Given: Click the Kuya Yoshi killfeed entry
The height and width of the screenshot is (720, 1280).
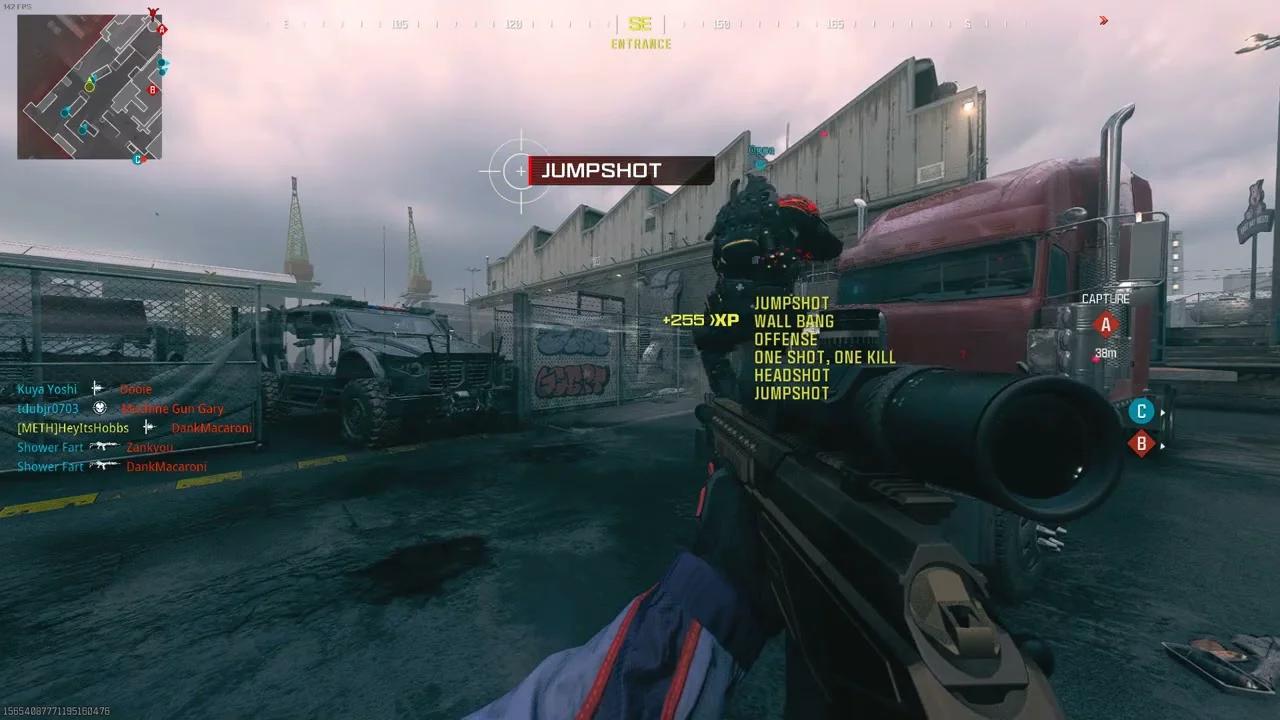Looking at the screenshot, I should (x=85, y=389).
